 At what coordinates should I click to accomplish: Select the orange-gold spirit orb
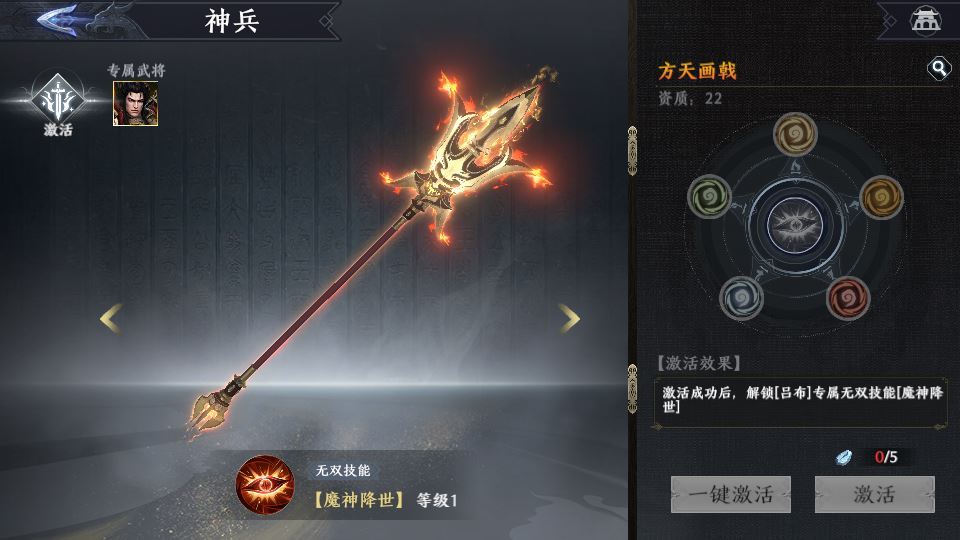[881, 196]
